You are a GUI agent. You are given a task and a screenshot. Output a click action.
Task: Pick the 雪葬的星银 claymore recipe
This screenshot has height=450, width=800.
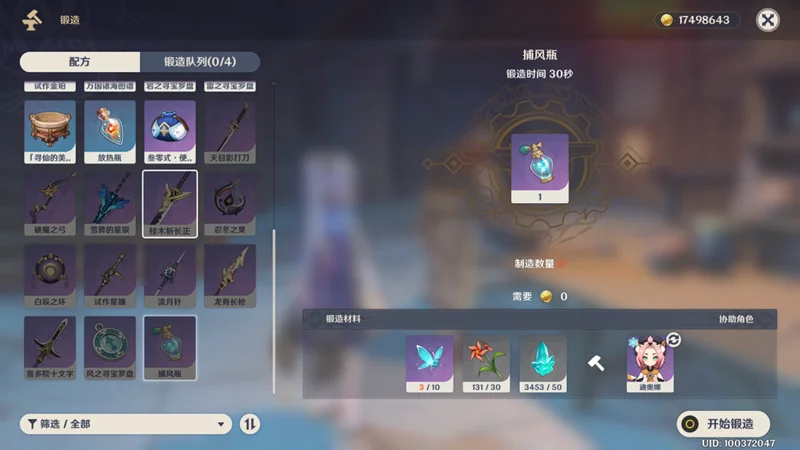pyautogui.click(x=110, y=202)
